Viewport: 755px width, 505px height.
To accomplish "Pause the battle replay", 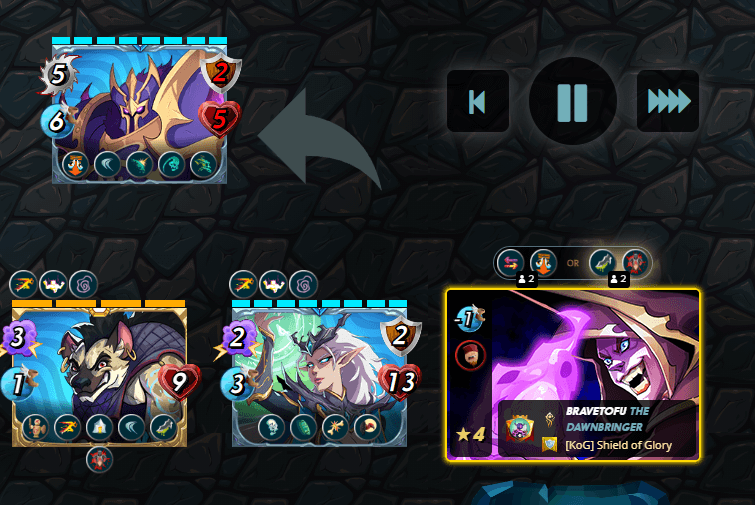I will tap(572, 101).
